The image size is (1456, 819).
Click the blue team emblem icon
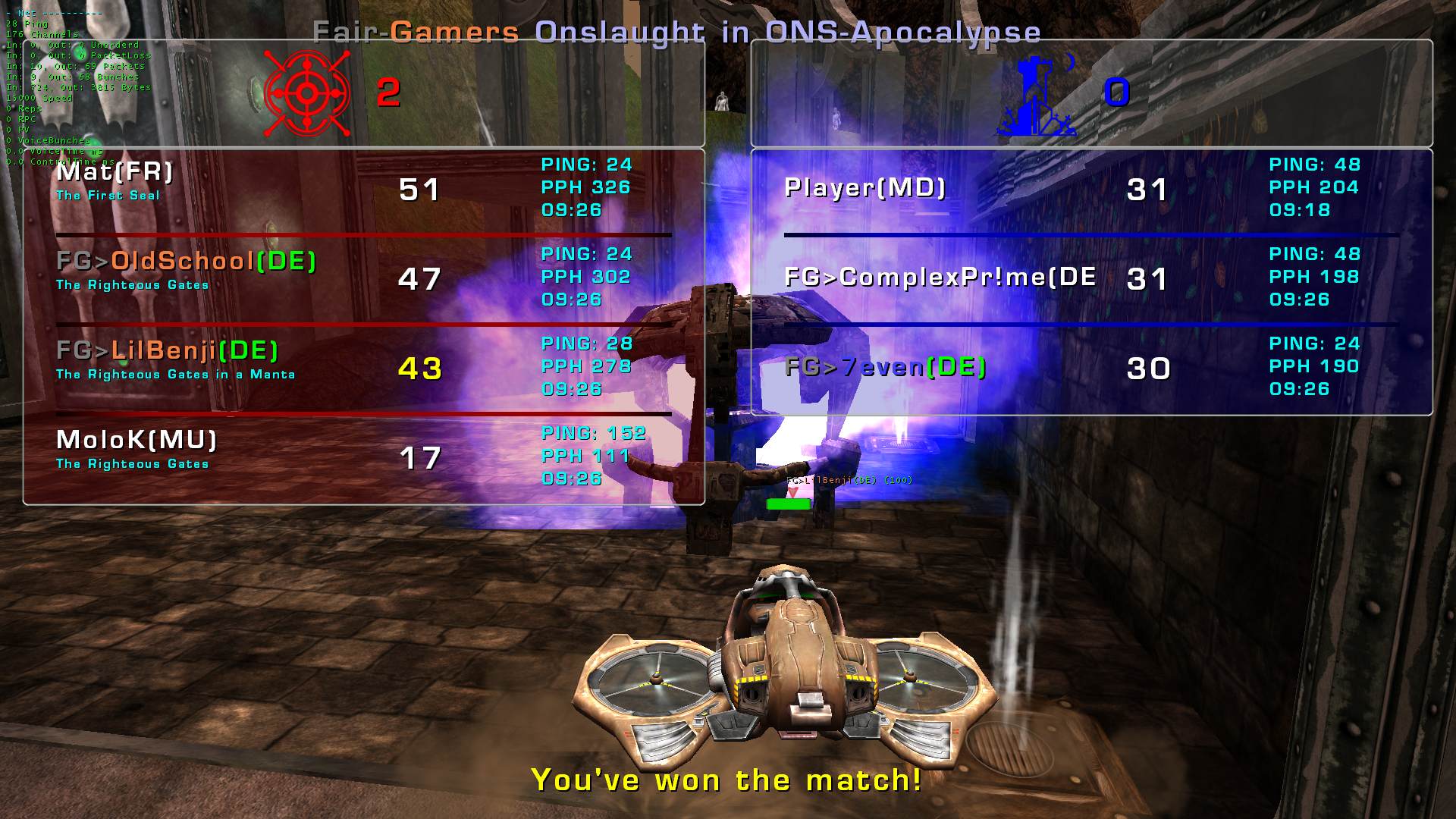click(1036, 97)
